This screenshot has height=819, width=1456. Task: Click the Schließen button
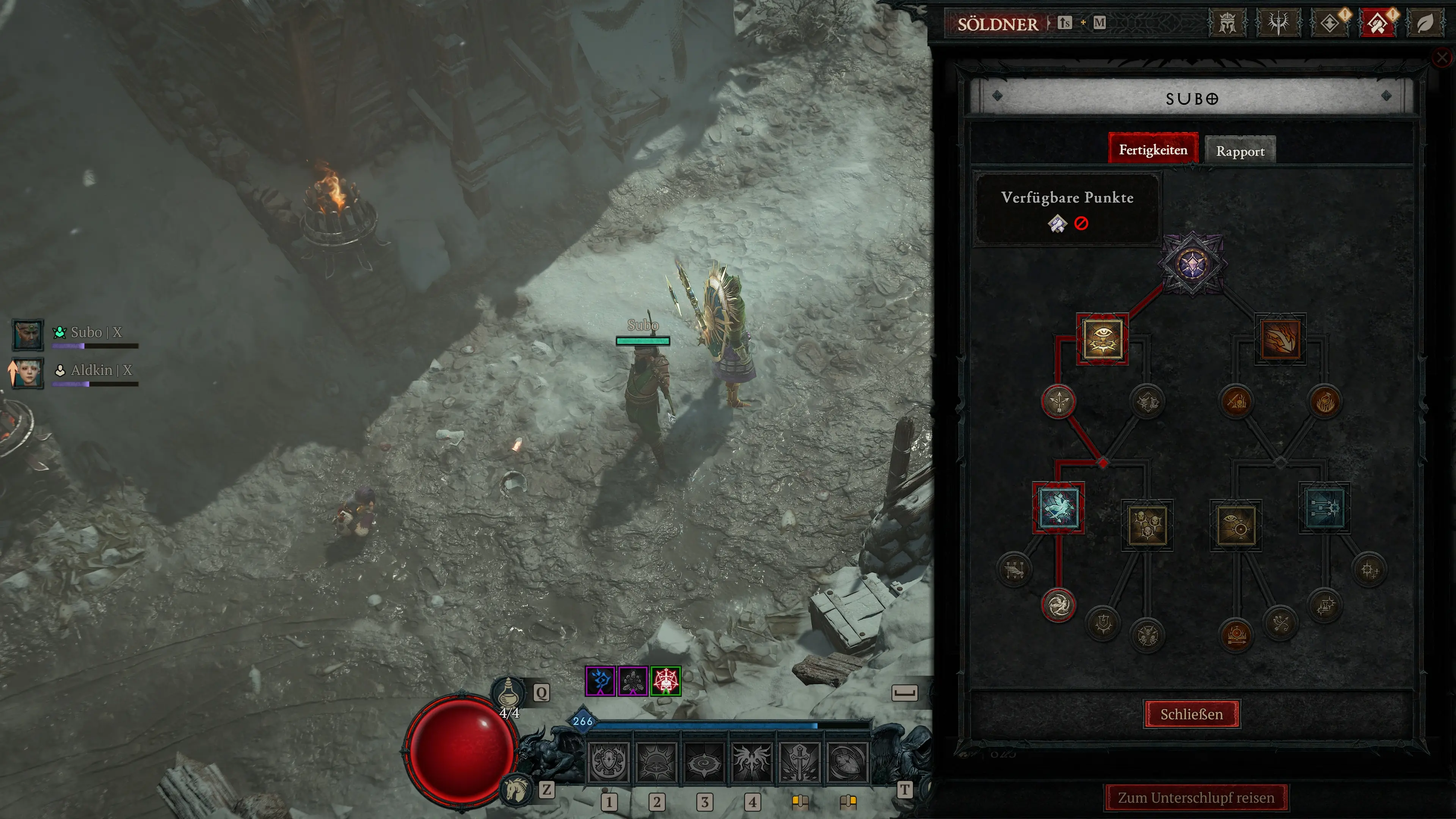(1191, 714)
